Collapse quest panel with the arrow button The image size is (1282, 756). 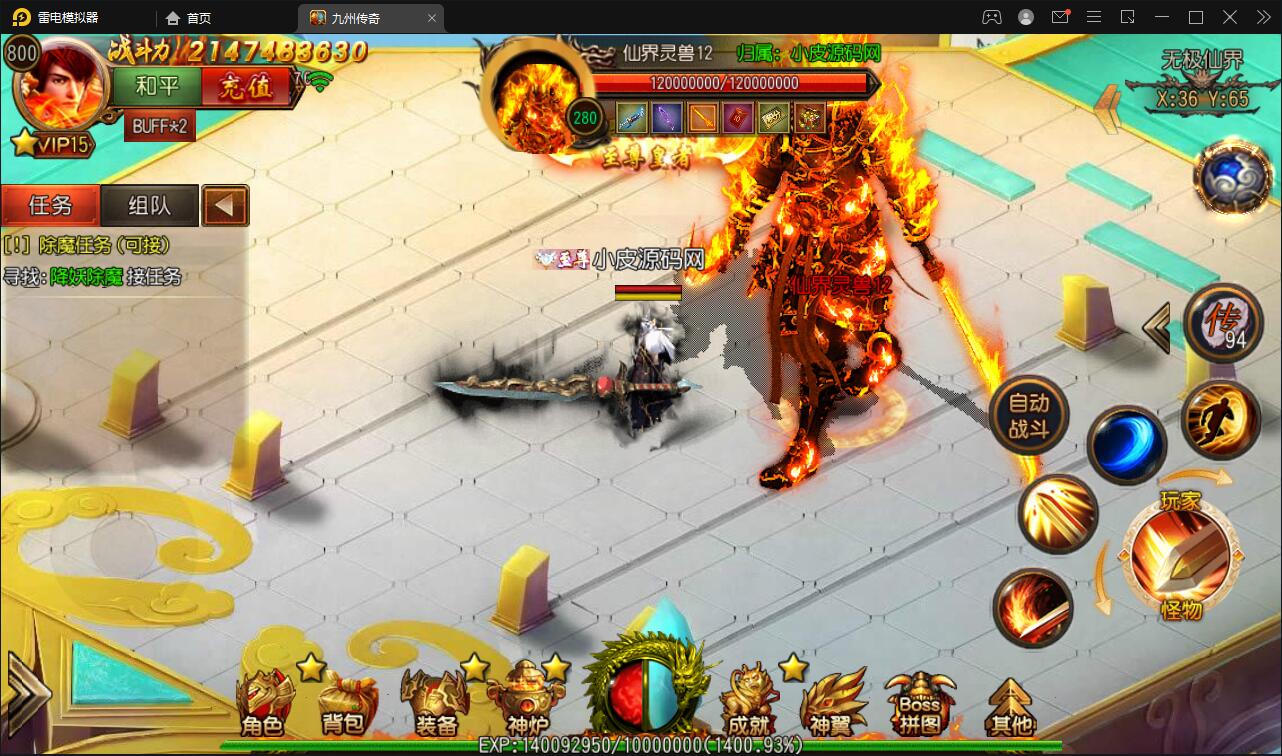point(225,206)
